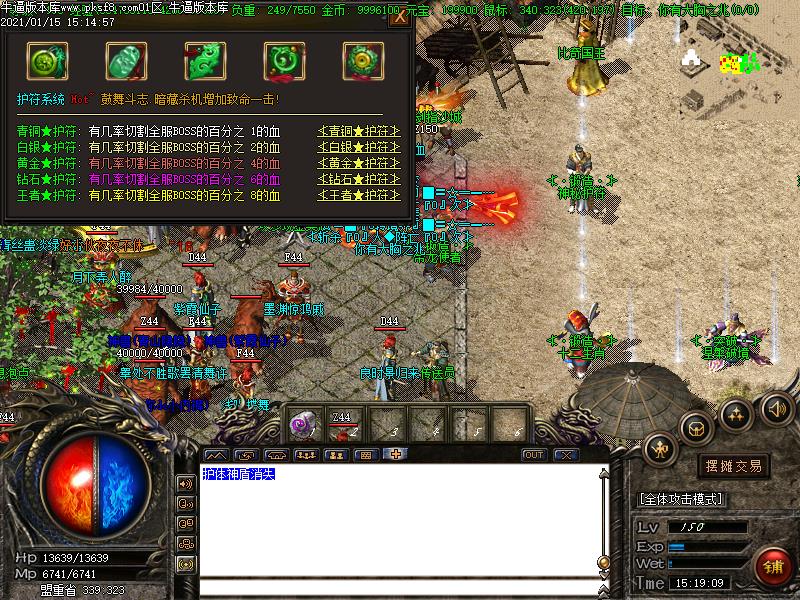
Task: Open the skills sparkle icon
Action: coord(737,413)
